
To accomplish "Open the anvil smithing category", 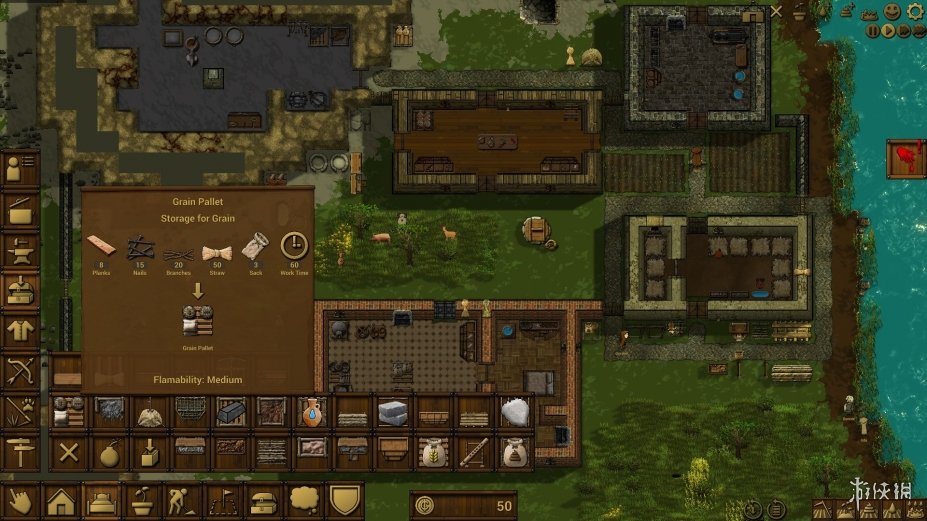I will pyautogui.click(x=20, y=250).
